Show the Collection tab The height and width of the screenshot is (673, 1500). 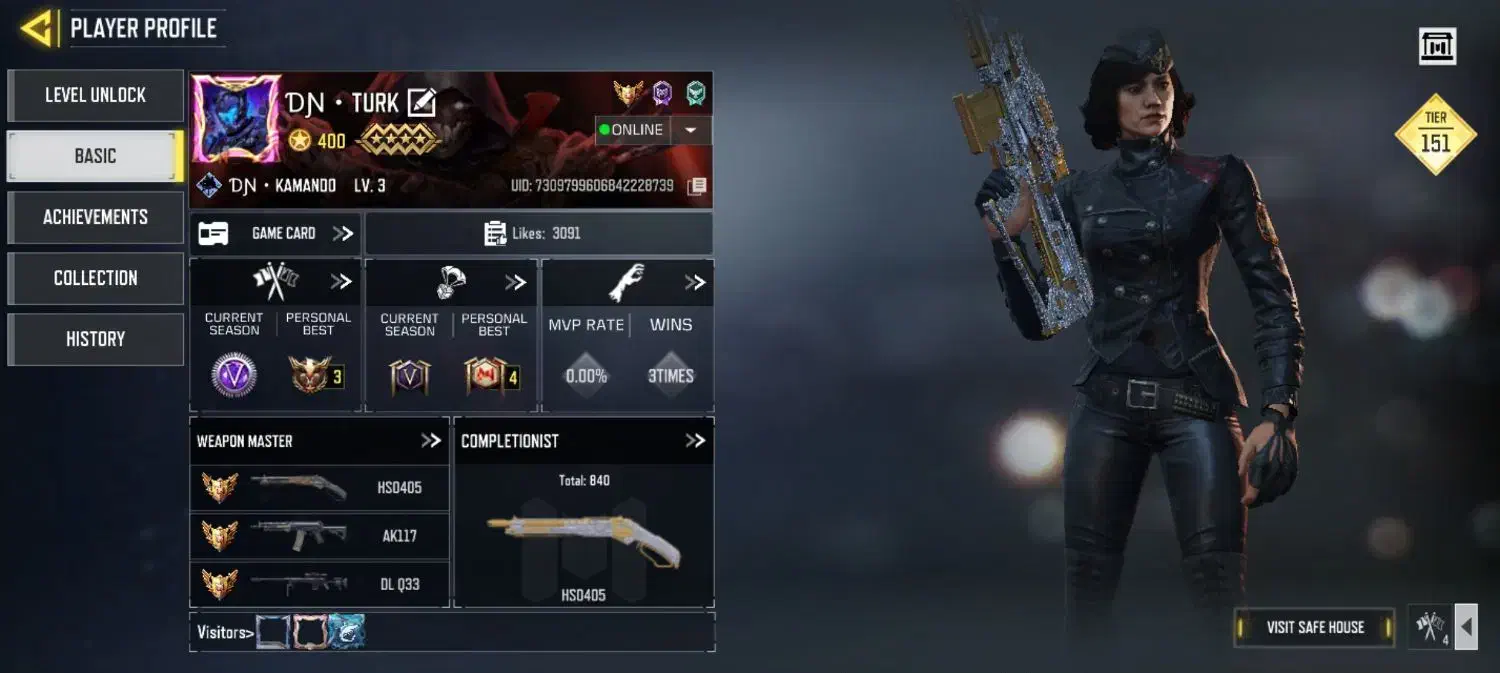tap(95, 278)
